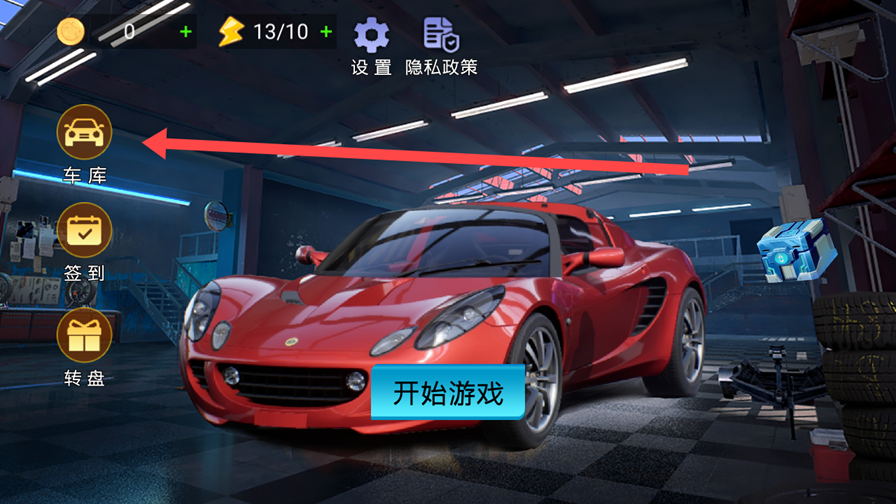Start the game with 开始游戏 button
The width and height of the screenshot is (896, 504).
click(x=447, y=391)
